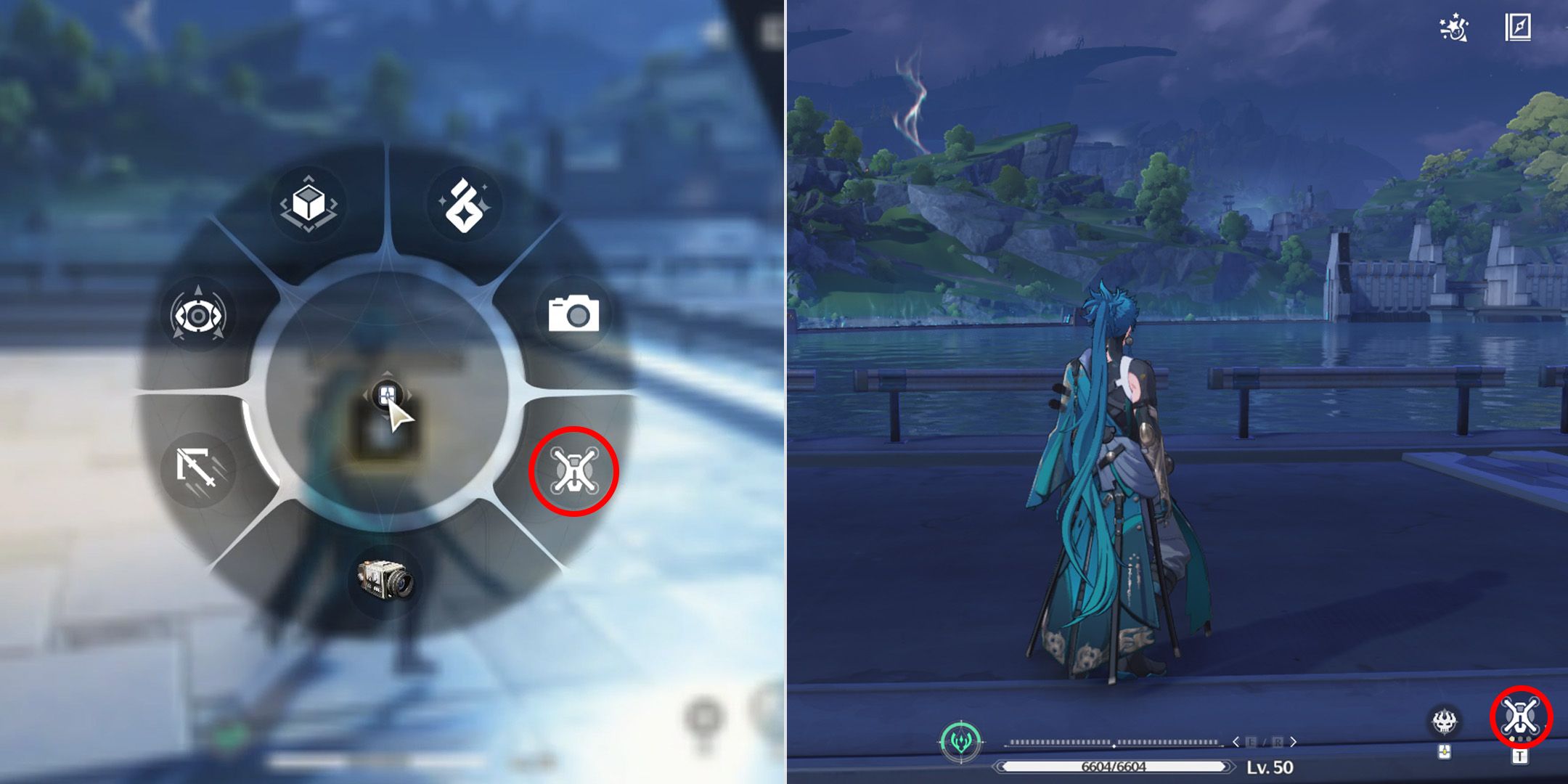Expand the left chevron beside the center wheel icon
The width and height of the screenshot is (1568, 784).
[x=365, y=396]
